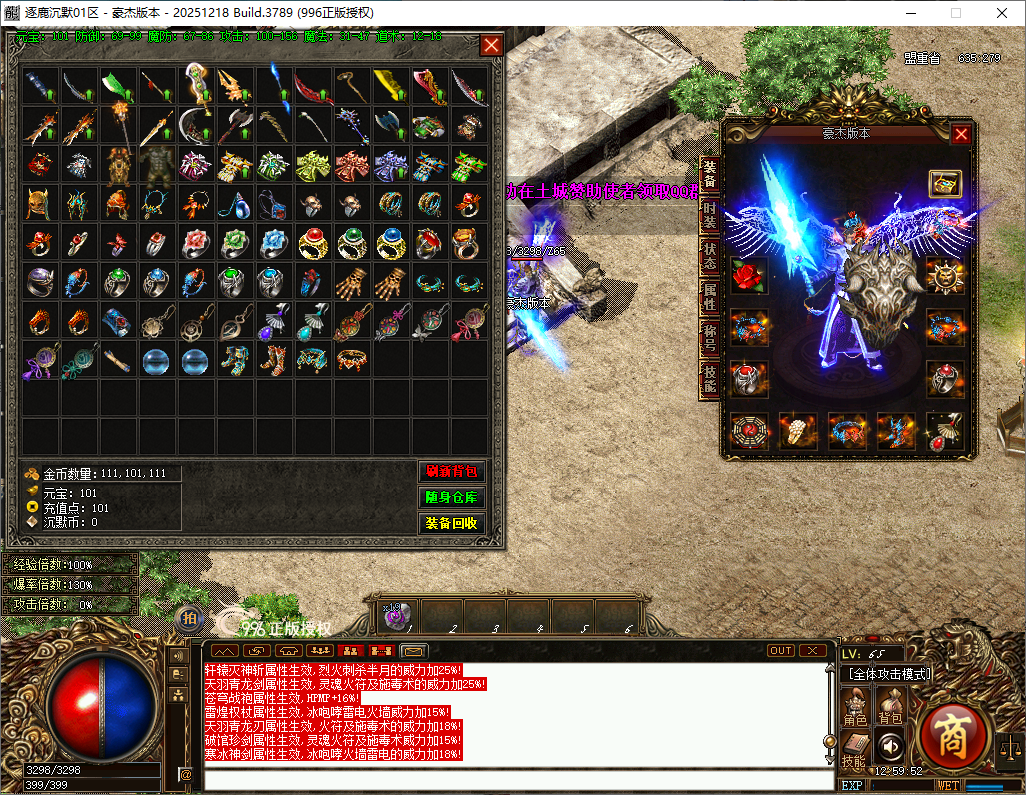Open the 随身仓库 portable warehouse
Image resolution: width=1026 pixels, height=795 pixels.
[x=451, y=497]
